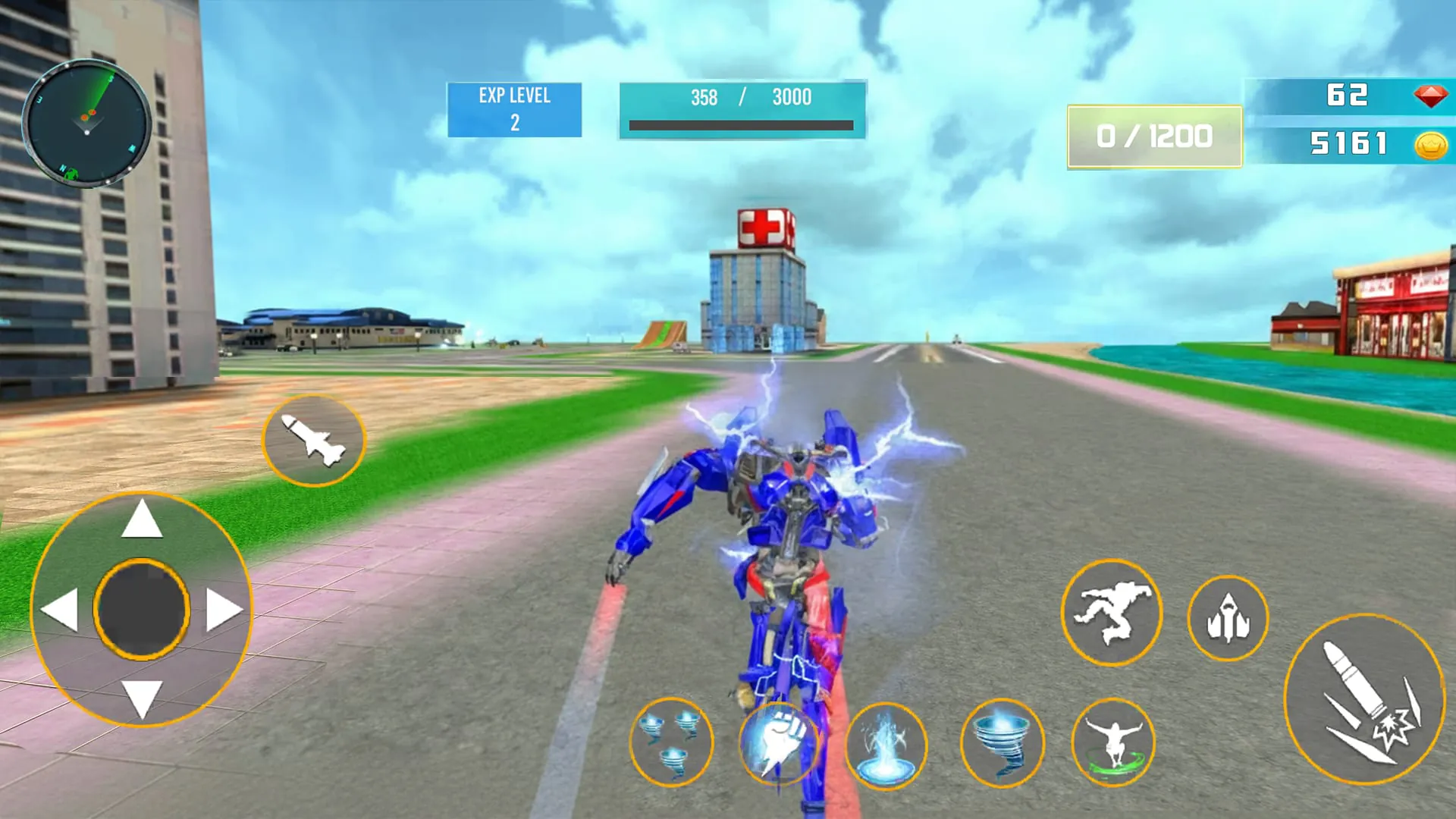Transform into jet mode
This screenshot has width=1456, height=819.
pyautogui.click(x=1228, y=618)
